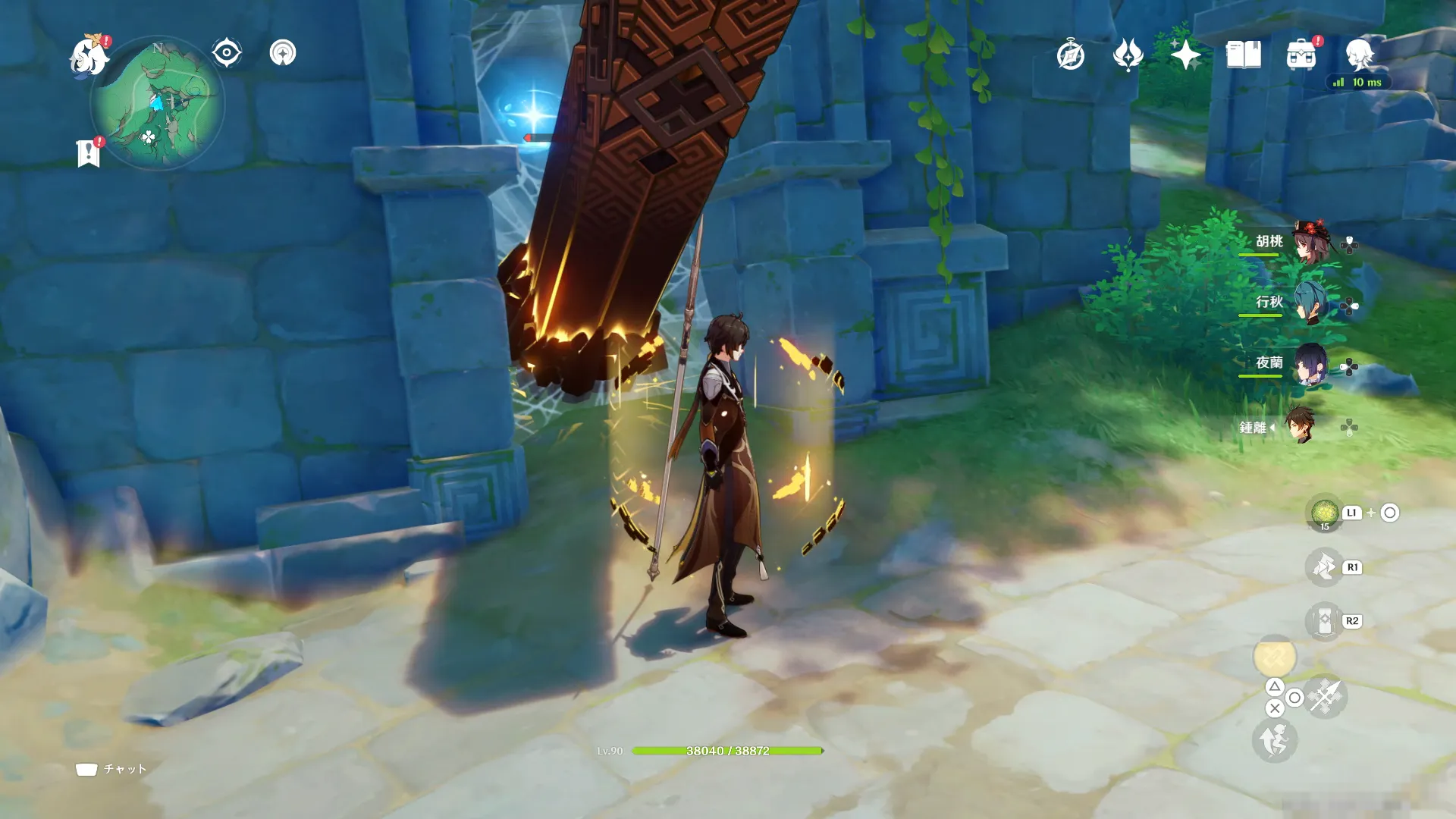The height and width of the screenshot is (819, 1456).
Task: Activate the elemental burst icon
Action: pos(1325,567)
